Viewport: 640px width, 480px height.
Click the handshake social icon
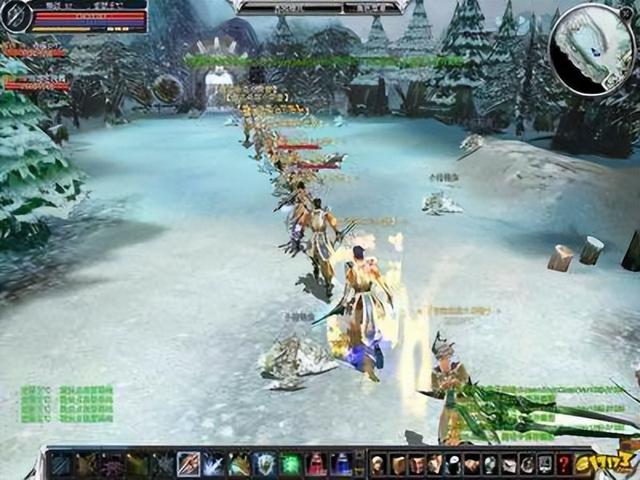click(x=471, y=464)
